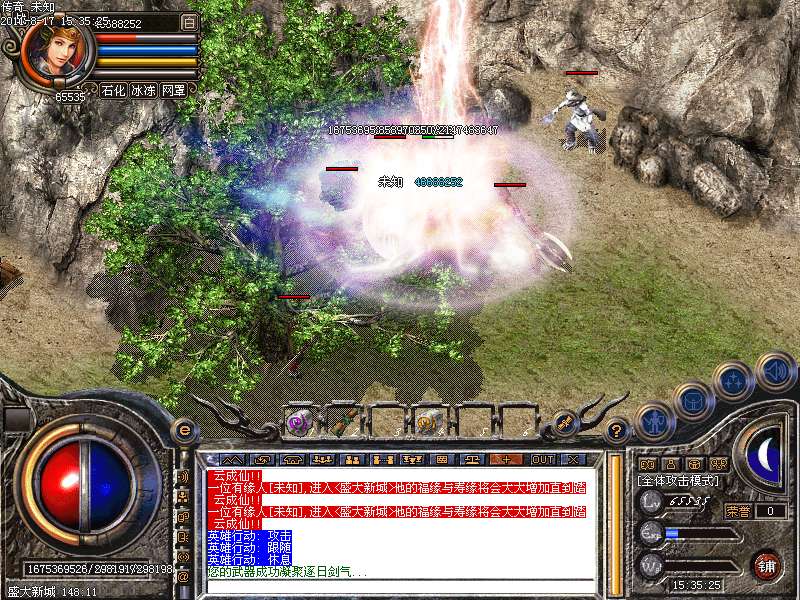Screen dimensions: 800x600
Task: Select the 石化 status button
Action: pos(113,90)
